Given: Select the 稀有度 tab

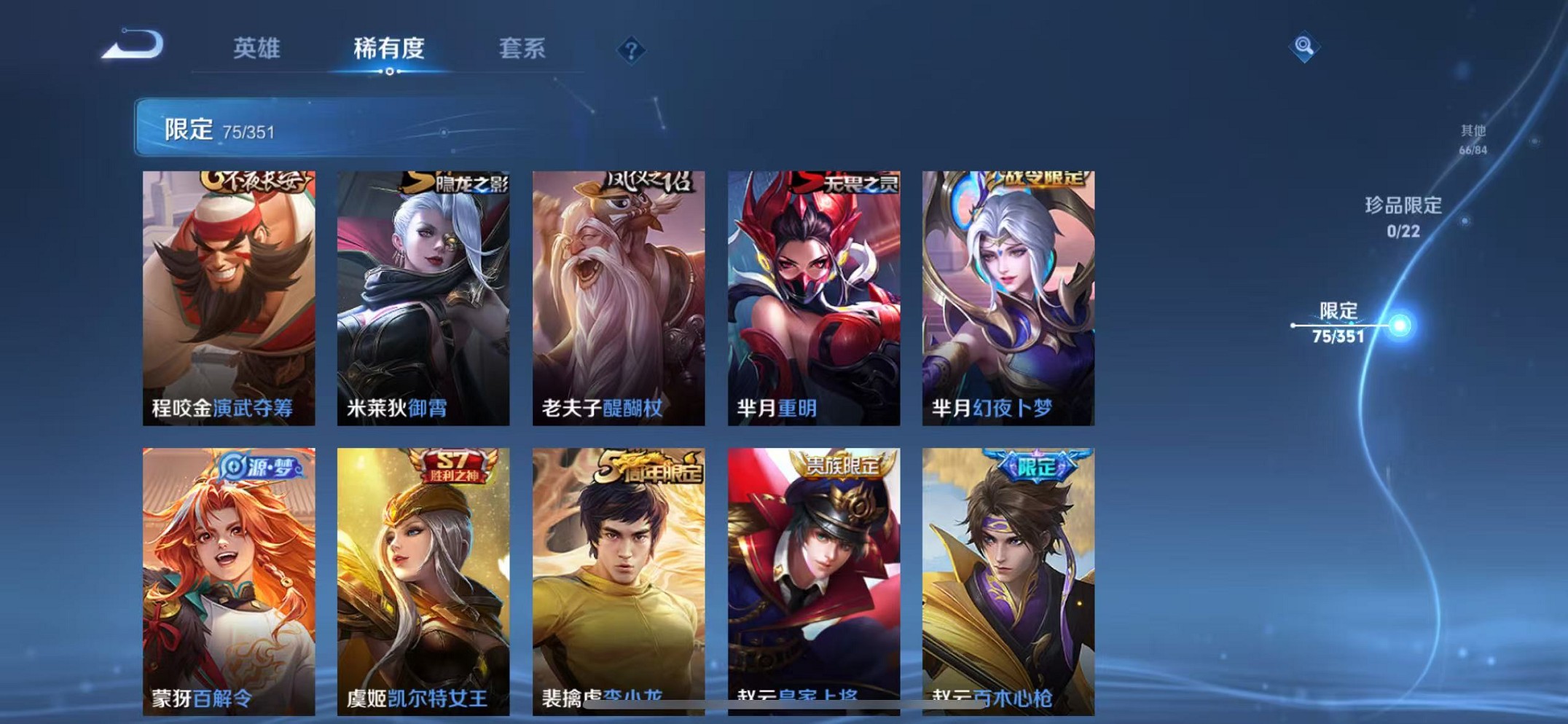Looking at the screenshot, I should pos(389,49).
